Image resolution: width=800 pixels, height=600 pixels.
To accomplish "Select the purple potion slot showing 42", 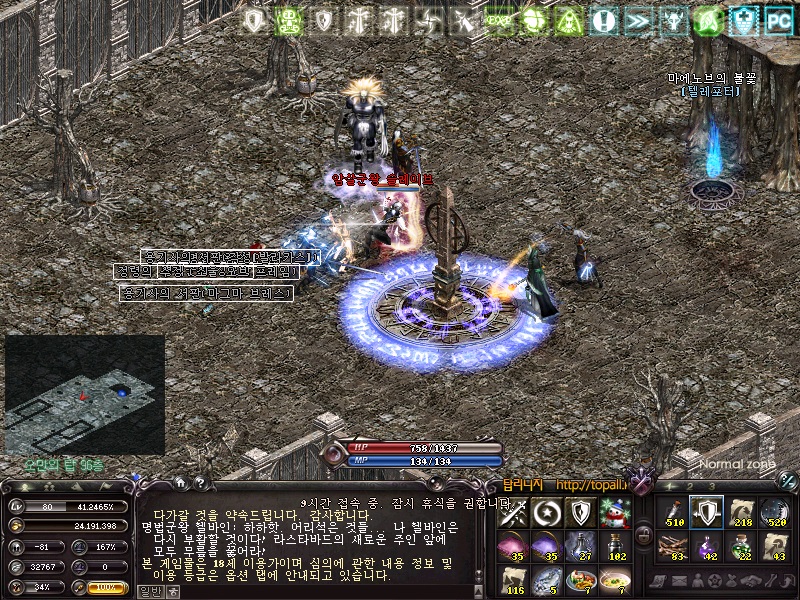I will (706, 546).
